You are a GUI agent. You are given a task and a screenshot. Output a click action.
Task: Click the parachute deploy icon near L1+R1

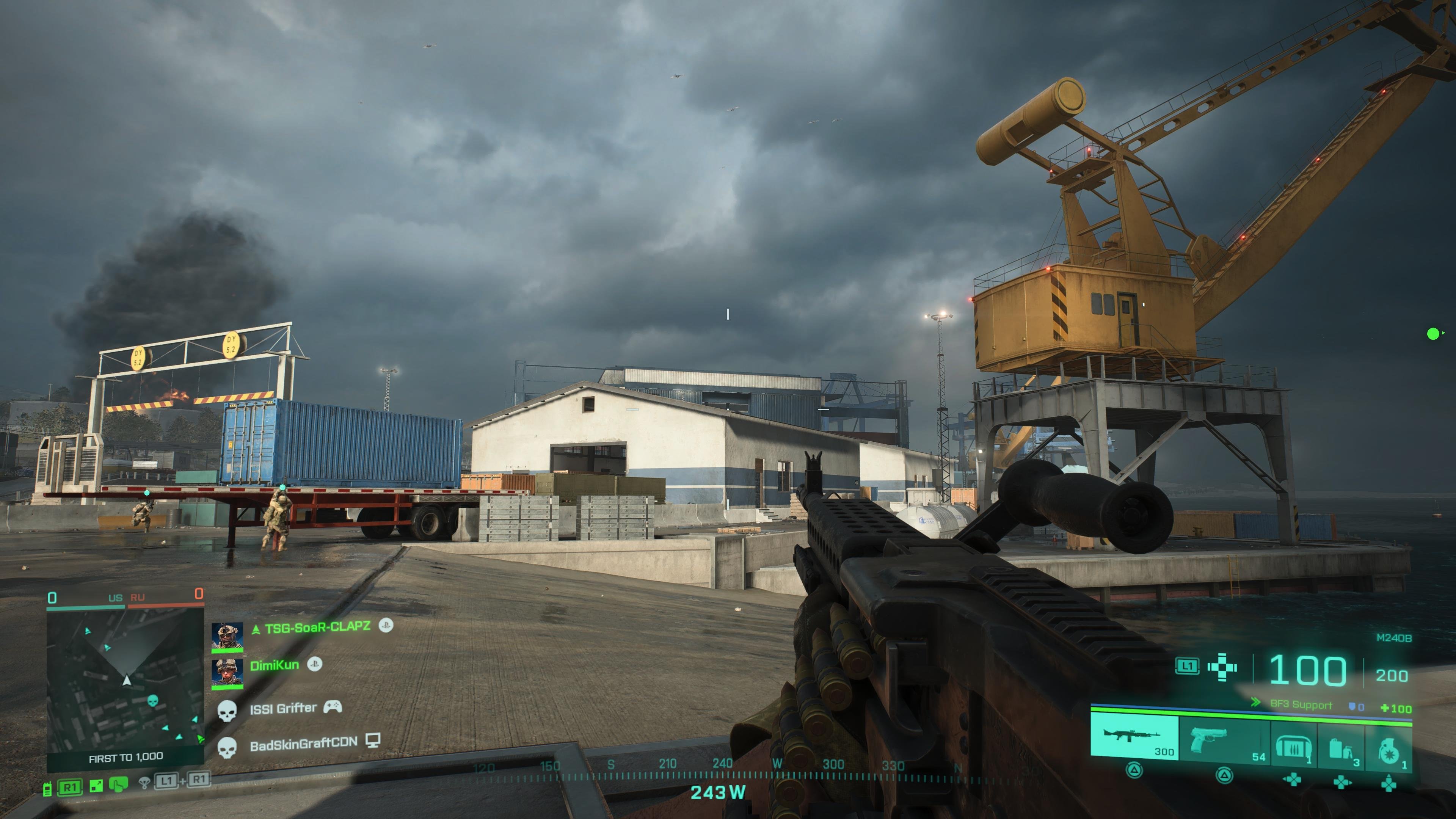(x=145, y=783)
